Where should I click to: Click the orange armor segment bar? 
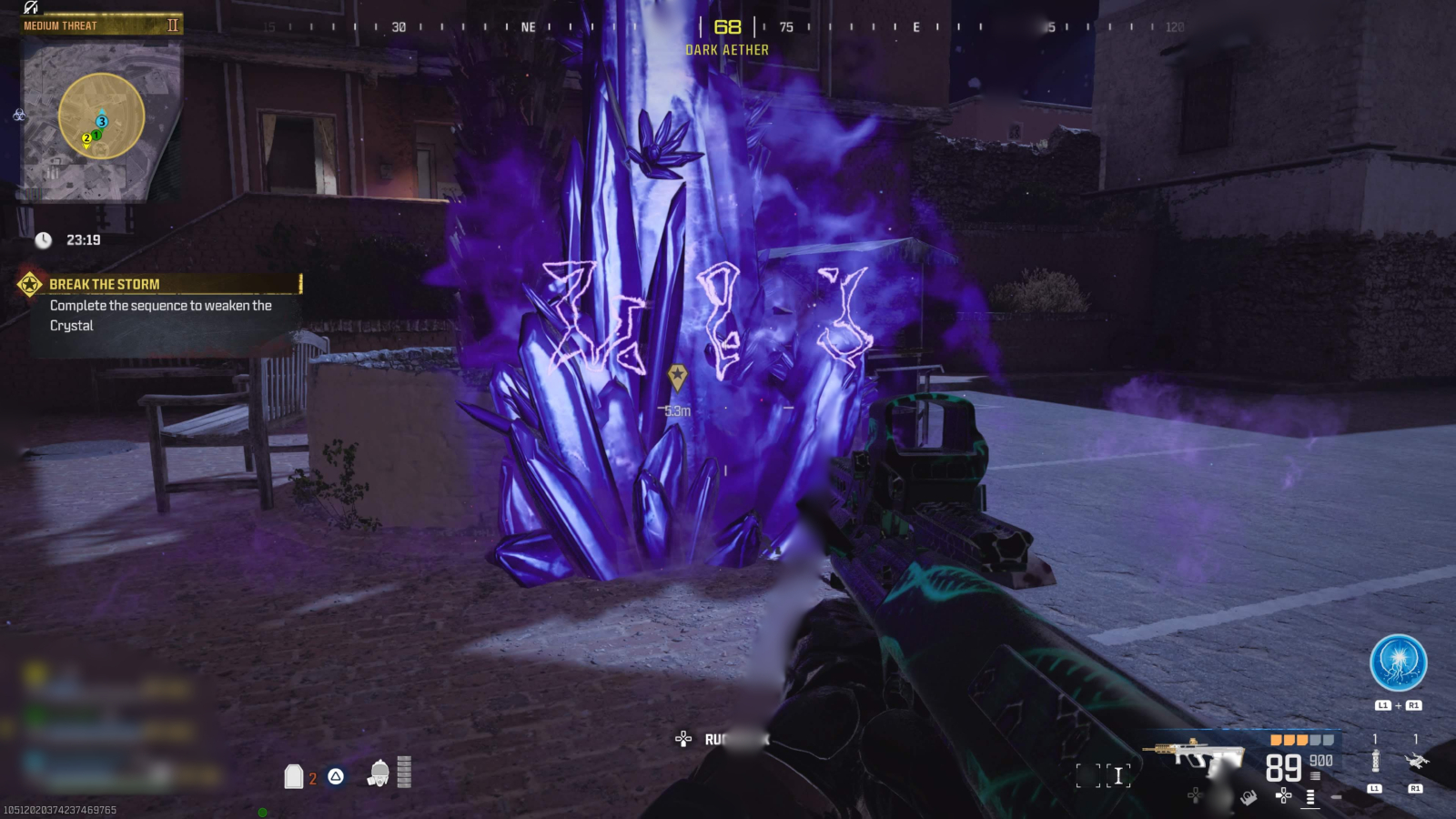coord(1289,742)
